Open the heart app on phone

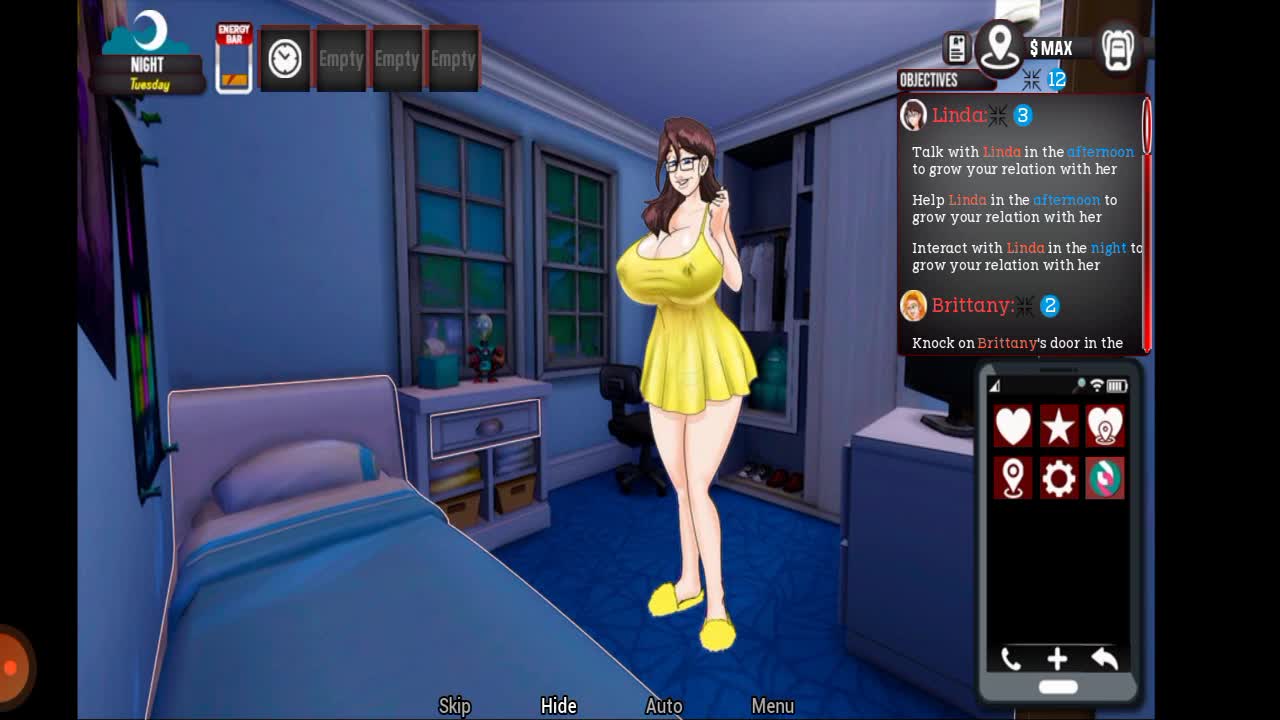point(1012,427)
